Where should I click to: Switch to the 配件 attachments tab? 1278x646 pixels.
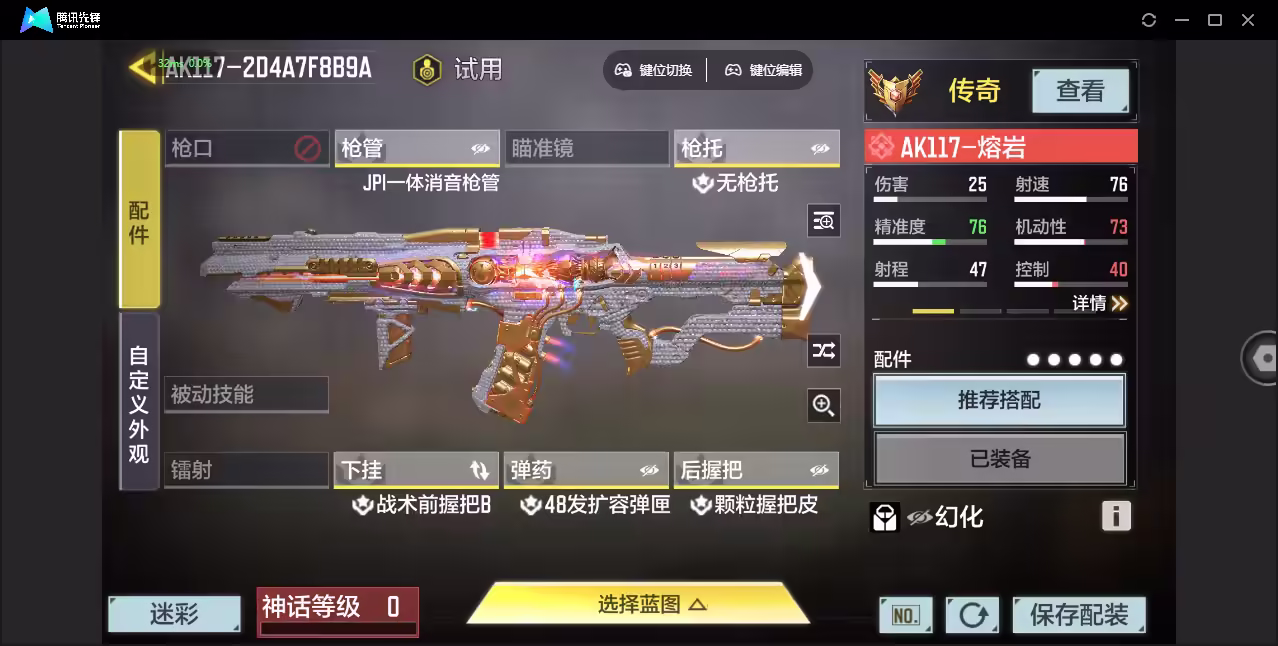point(139,220)
